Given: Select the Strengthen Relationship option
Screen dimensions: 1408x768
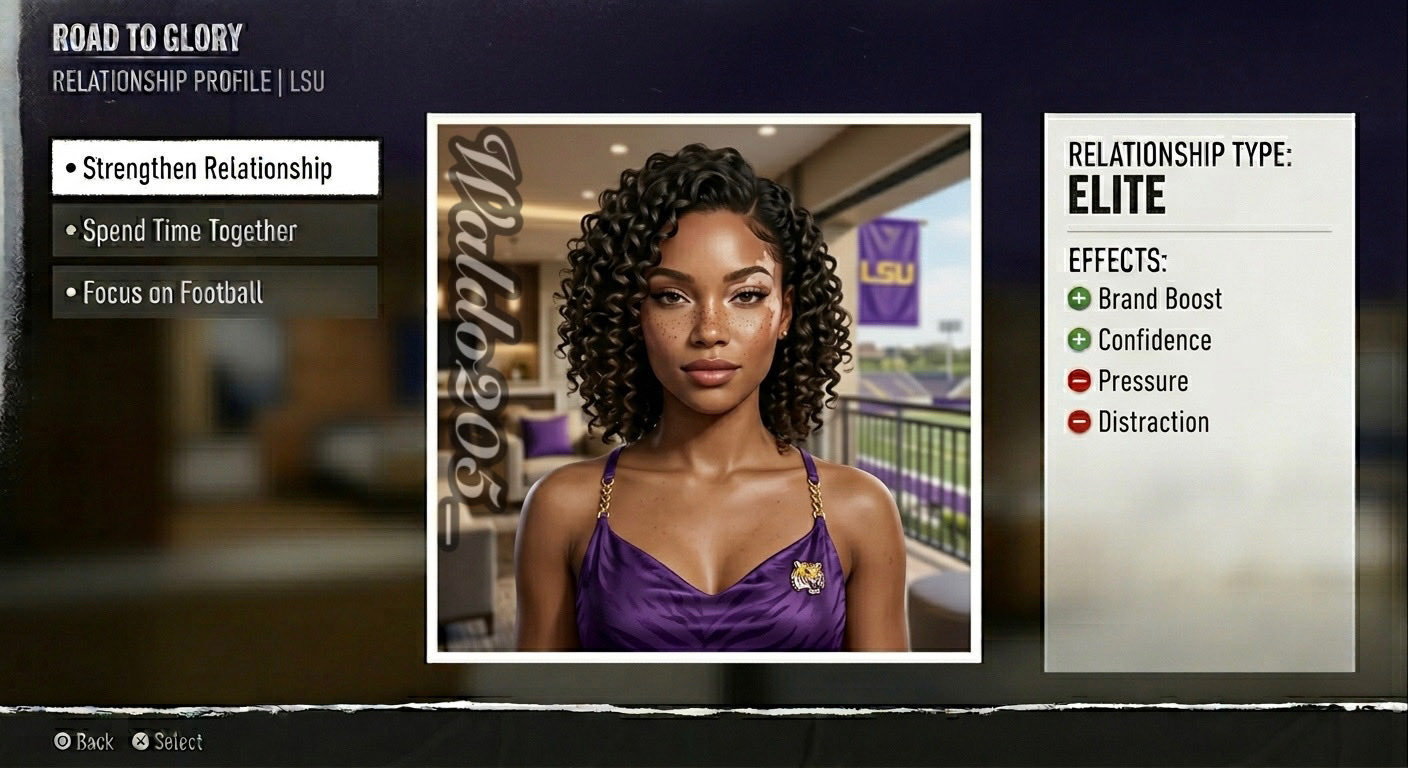Looking at the screenshot, I should [215, 168].
